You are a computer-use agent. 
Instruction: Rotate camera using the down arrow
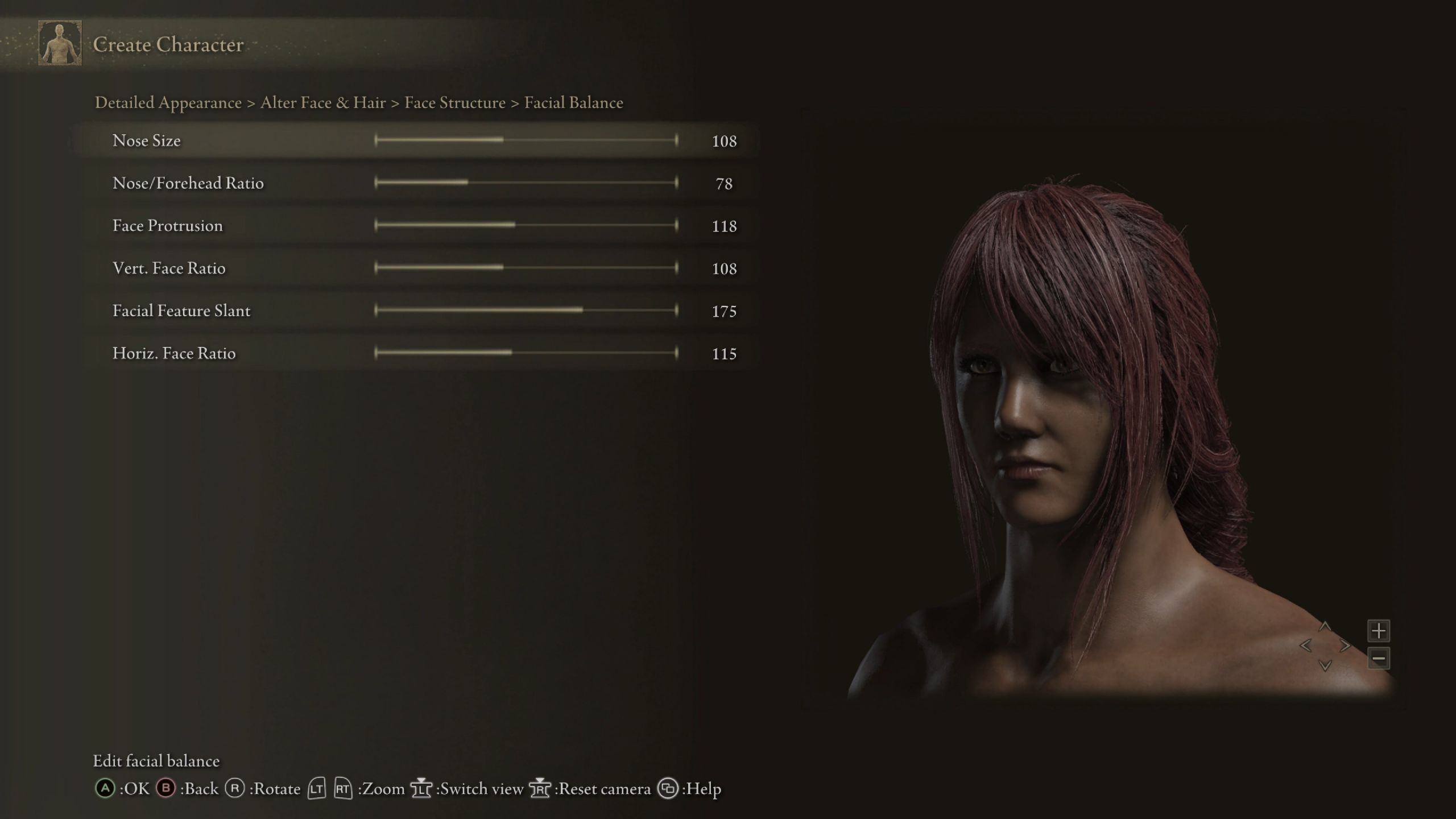tap(1325, 665)
